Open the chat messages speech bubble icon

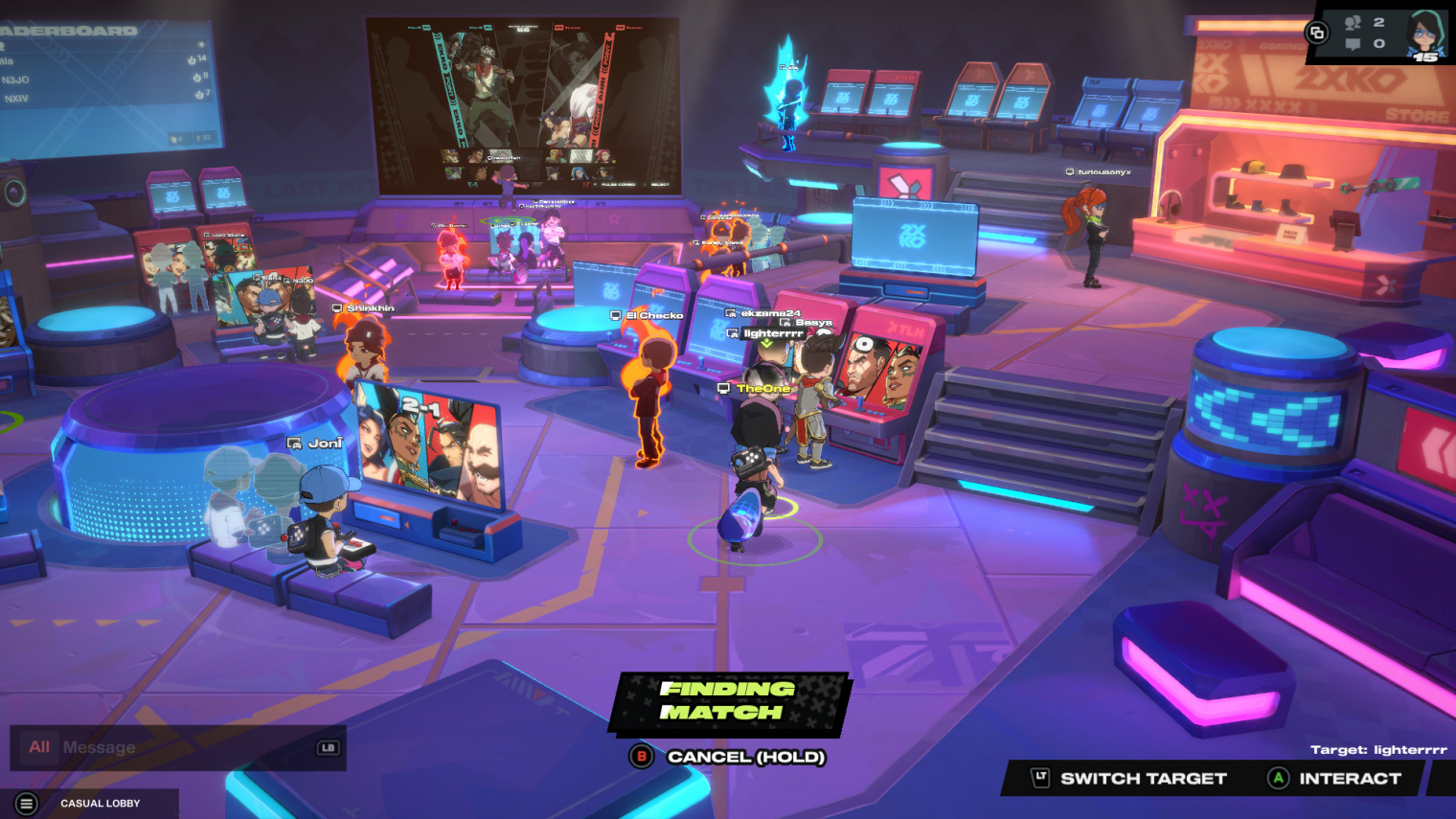pos(1353,44)
